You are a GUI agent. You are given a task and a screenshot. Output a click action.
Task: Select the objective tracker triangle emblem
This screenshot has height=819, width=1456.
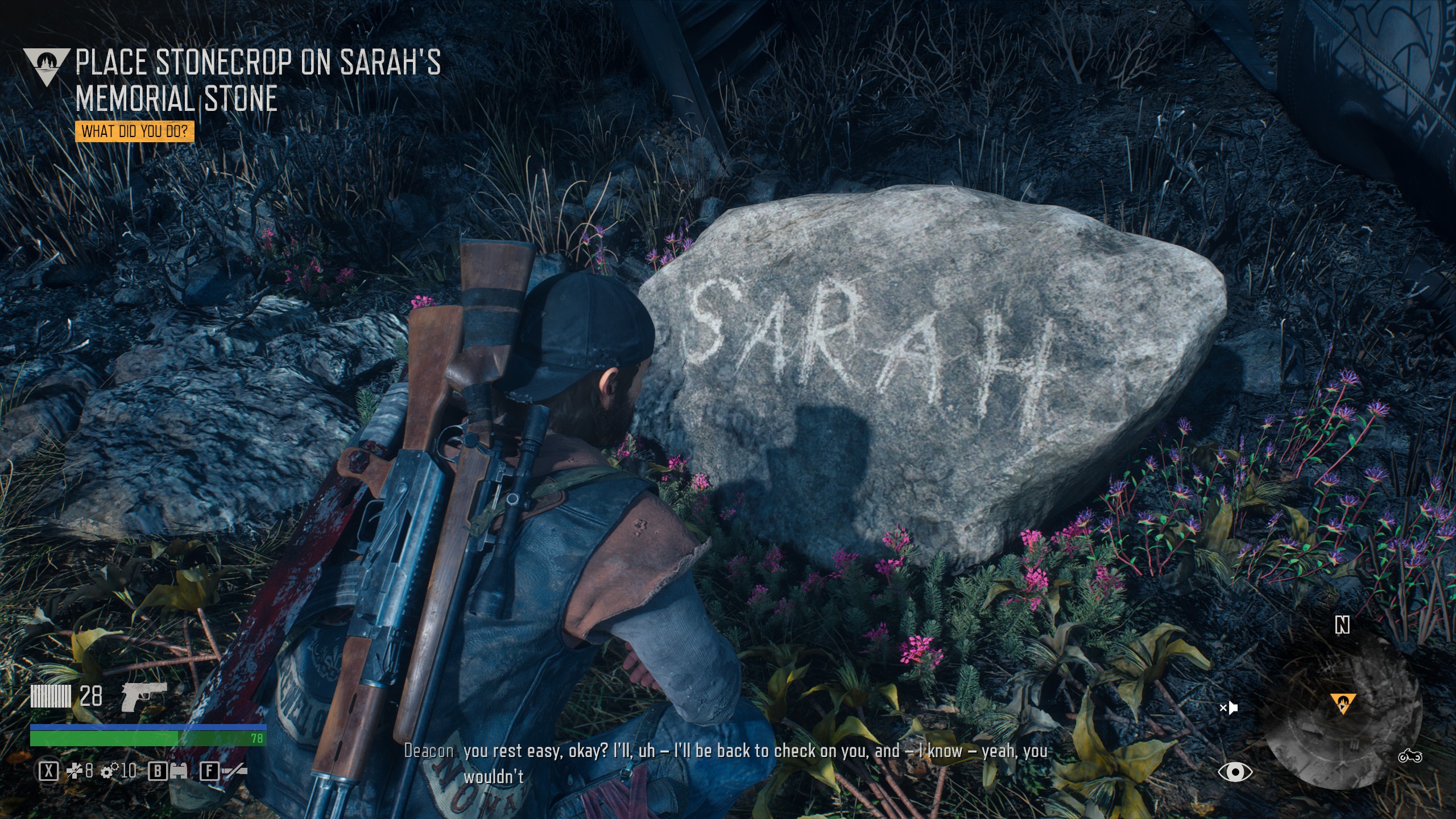click(47, 66)
